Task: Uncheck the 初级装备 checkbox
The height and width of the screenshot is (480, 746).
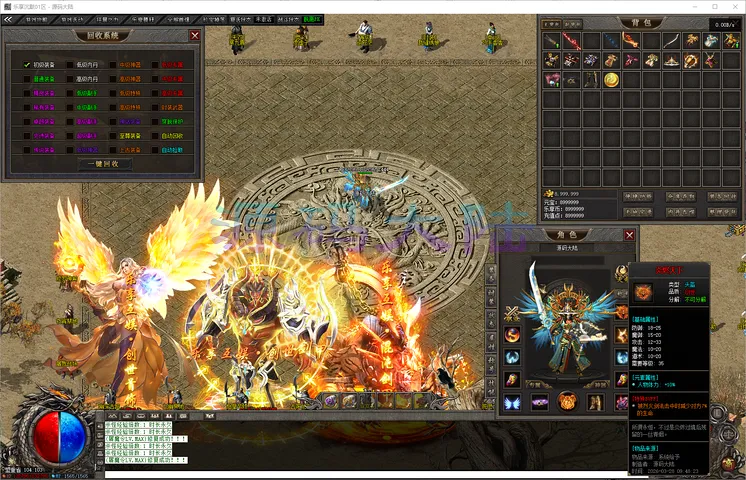Action: coord(27,65)
